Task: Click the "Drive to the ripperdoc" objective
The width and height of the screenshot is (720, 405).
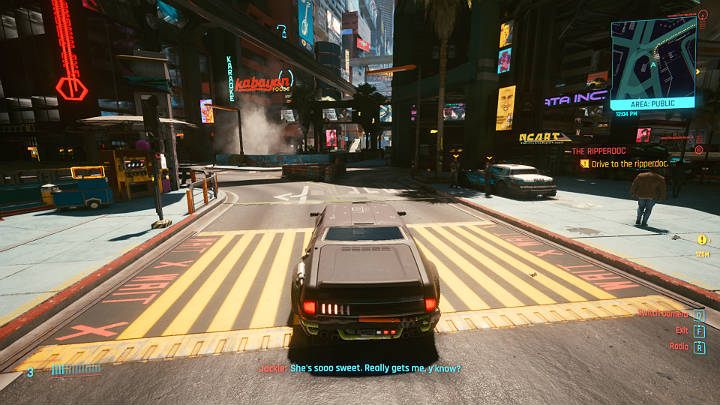Action: point(629,163)
